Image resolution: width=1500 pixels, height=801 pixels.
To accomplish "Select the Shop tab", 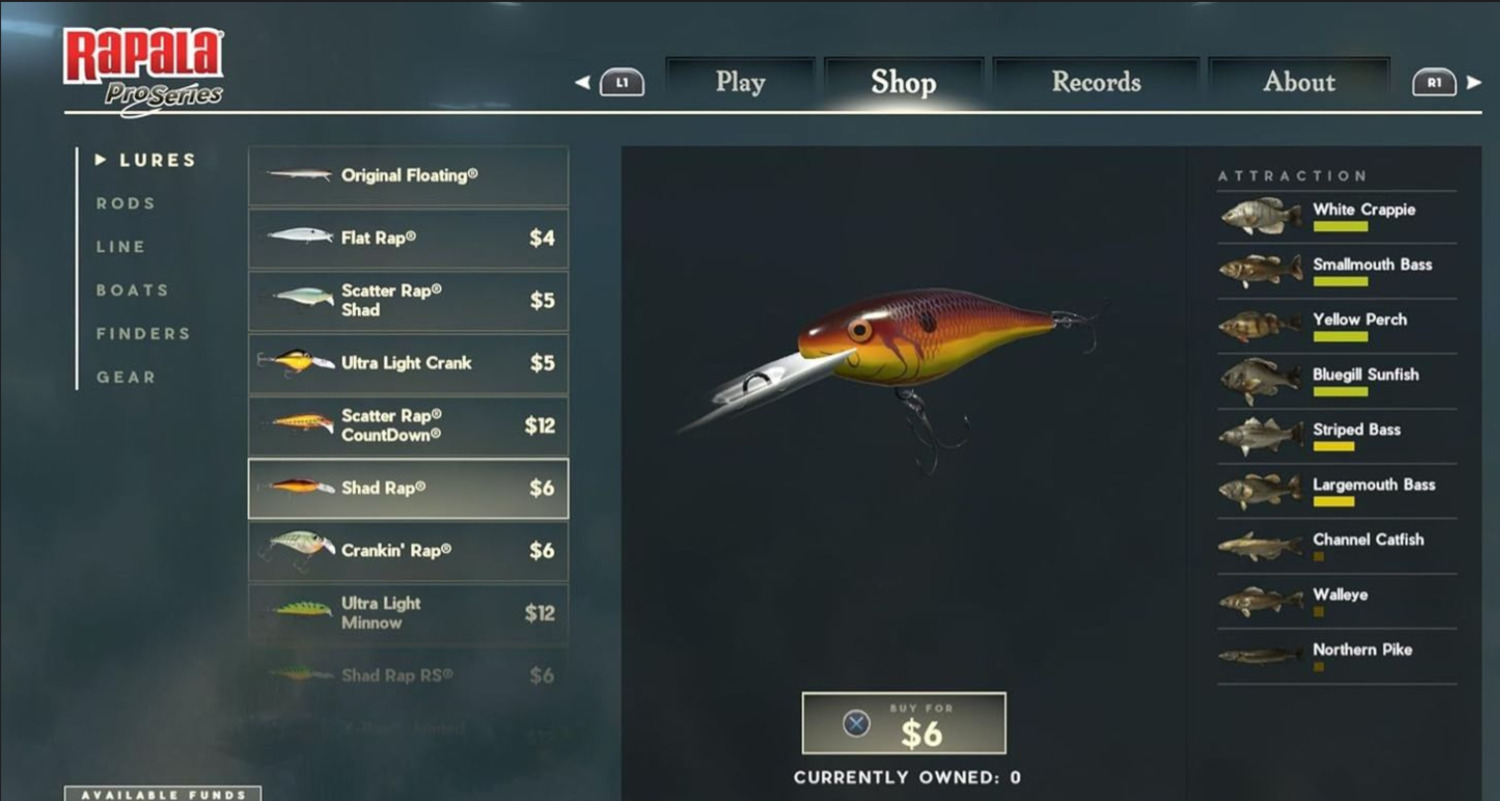I will (903, 82).
